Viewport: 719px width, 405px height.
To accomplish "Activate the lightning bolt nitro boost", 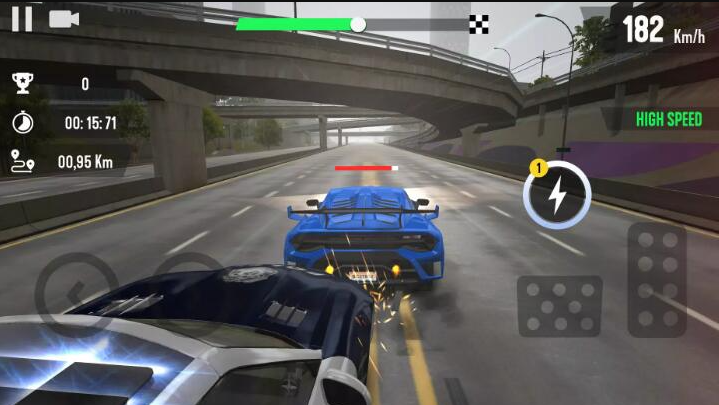I will click(557, 196).
